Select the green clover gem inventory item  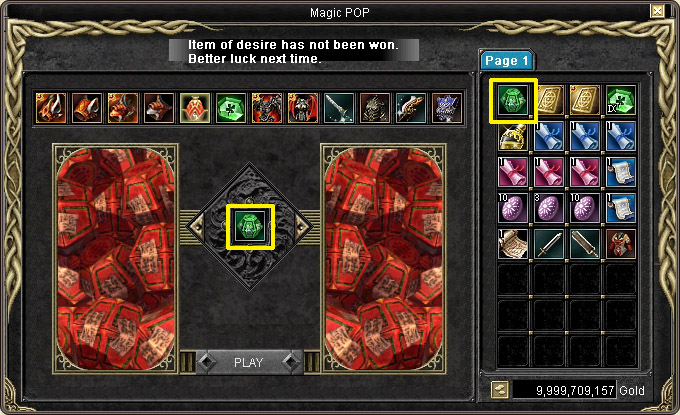coord(621,100)
